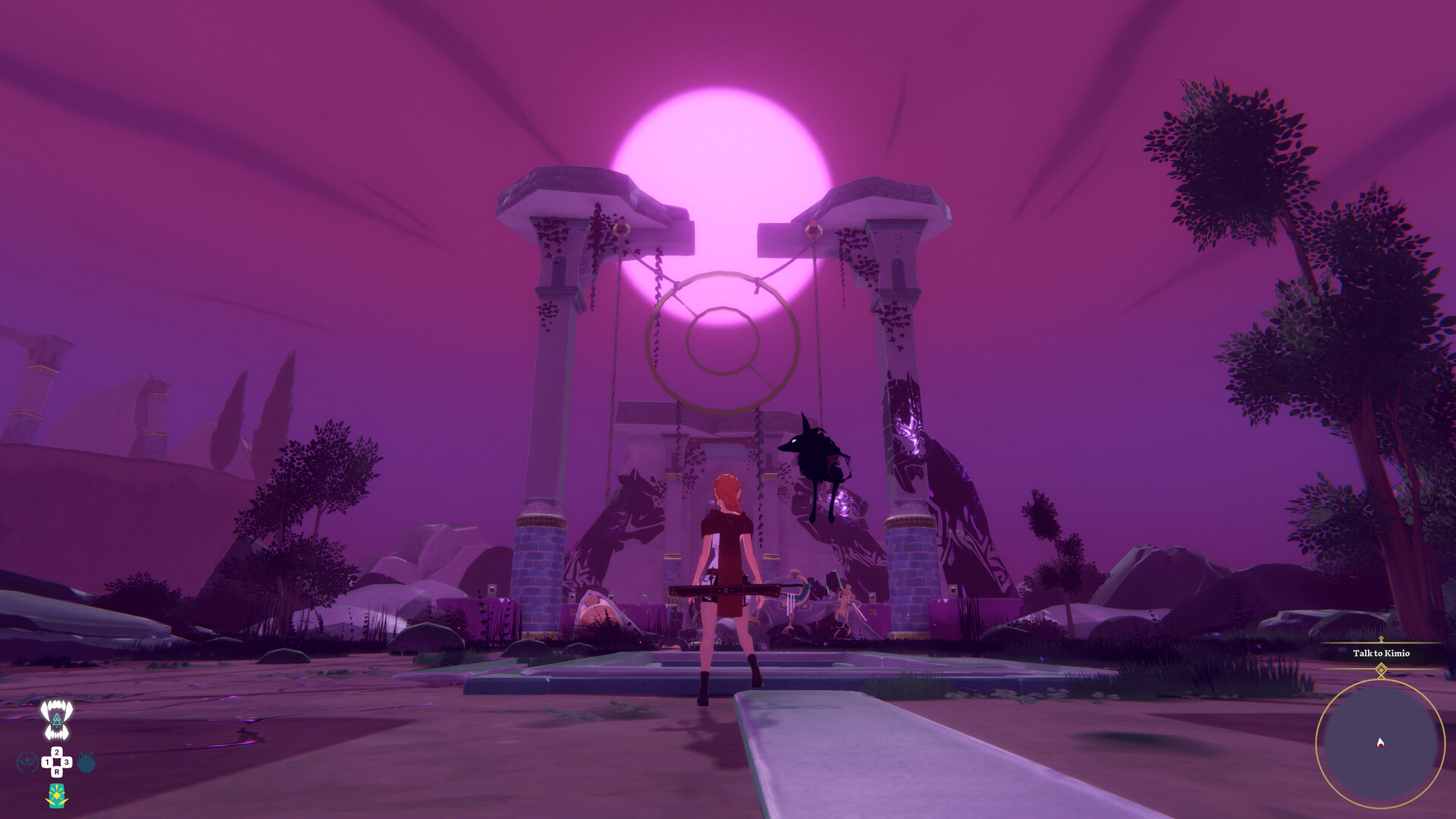
Task: Select the leaf ability icon left of D-pad
Action: (x=27, y=761)
